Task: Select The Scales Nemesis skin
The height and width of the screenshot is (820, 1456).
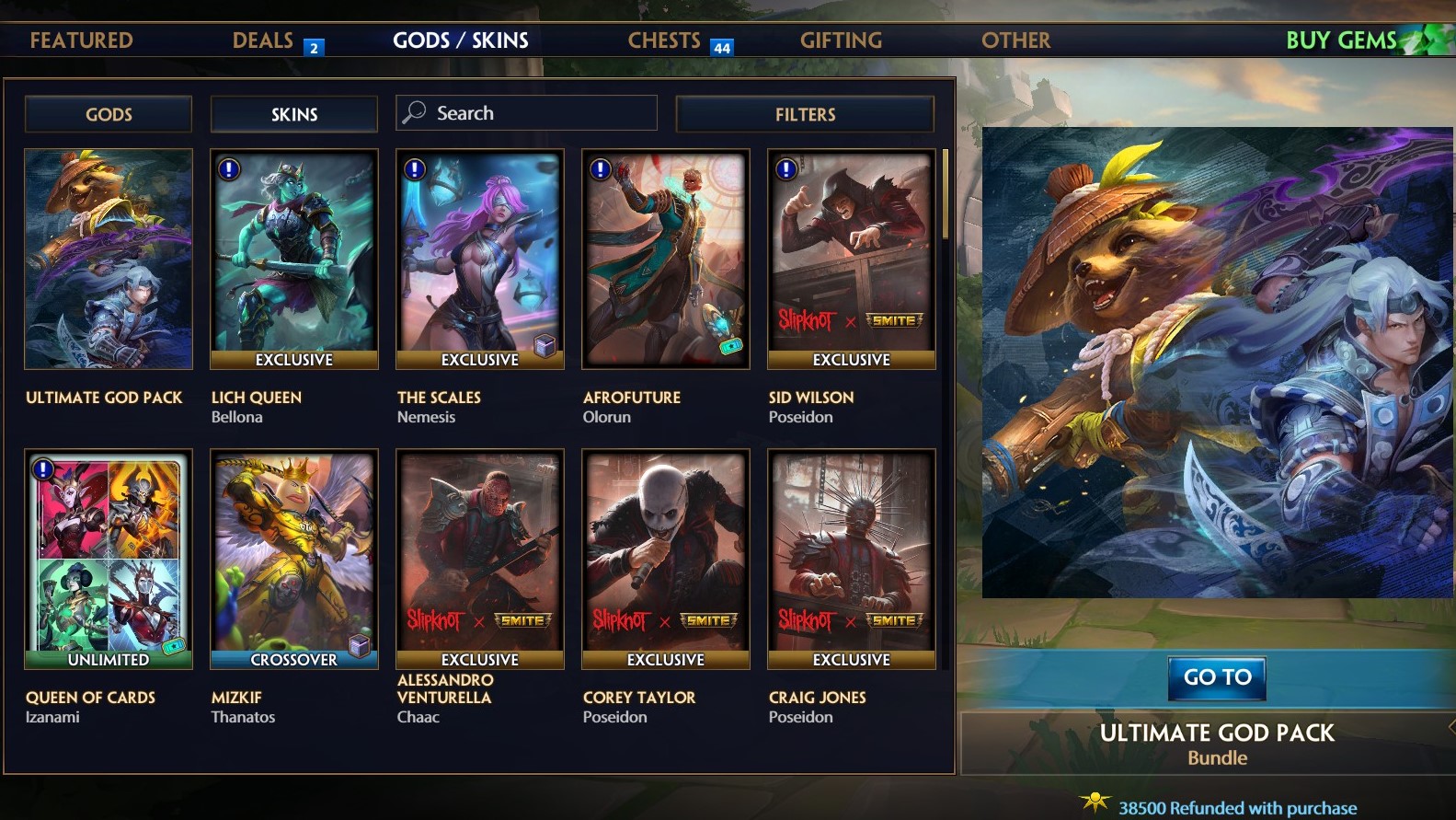Action: tap(480, 260)
